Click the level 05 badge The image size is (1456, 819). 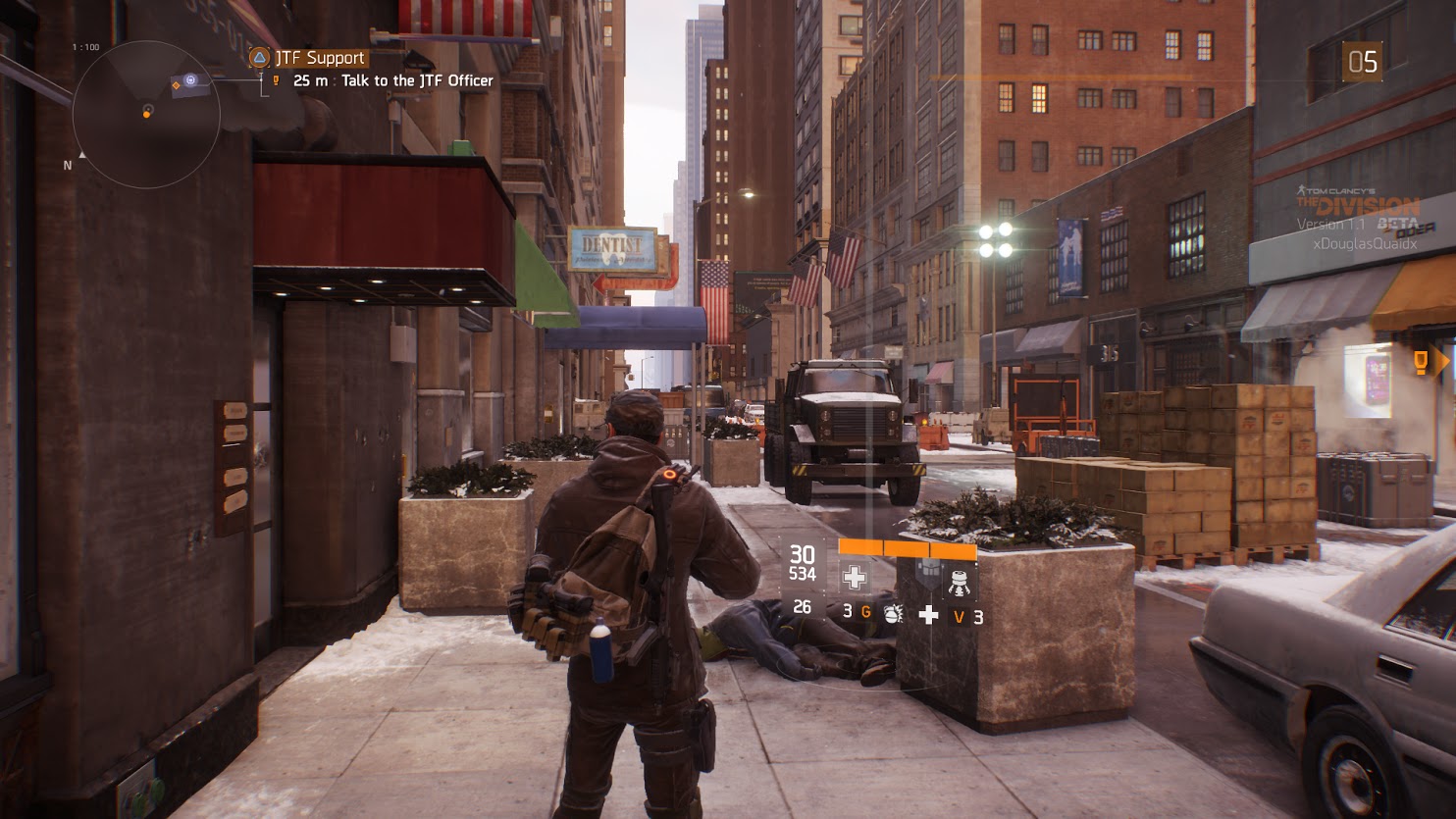[x=1362, y=63]
